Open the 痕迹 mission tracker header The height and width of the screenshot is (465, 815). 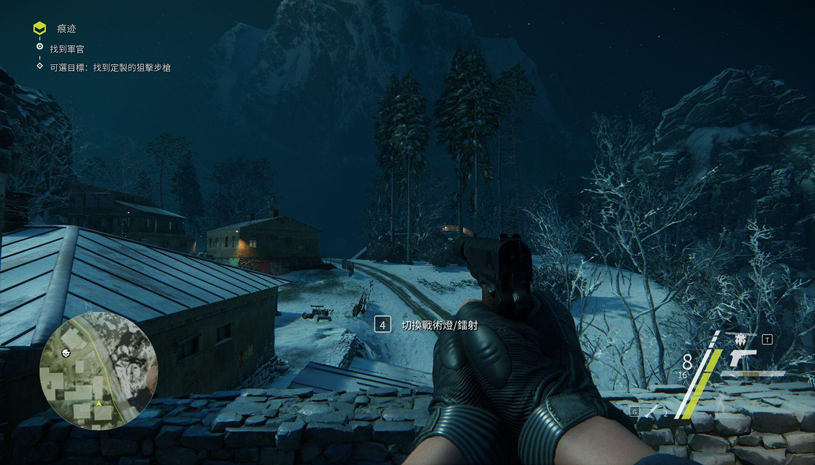(65, 29)
